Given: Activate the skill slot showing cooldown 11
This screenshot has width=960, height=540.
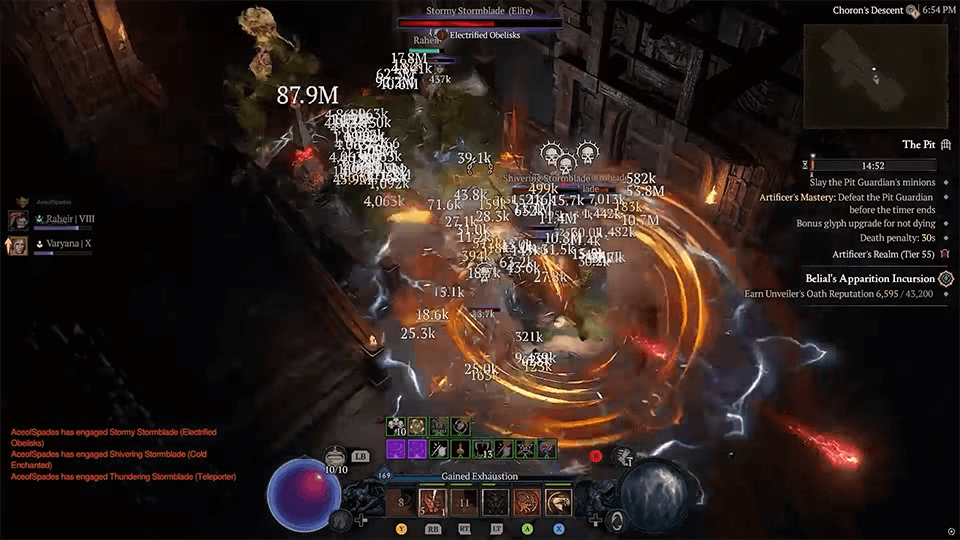Looking at the screenshot, I should pyautogui.click(x=464, y=501).
